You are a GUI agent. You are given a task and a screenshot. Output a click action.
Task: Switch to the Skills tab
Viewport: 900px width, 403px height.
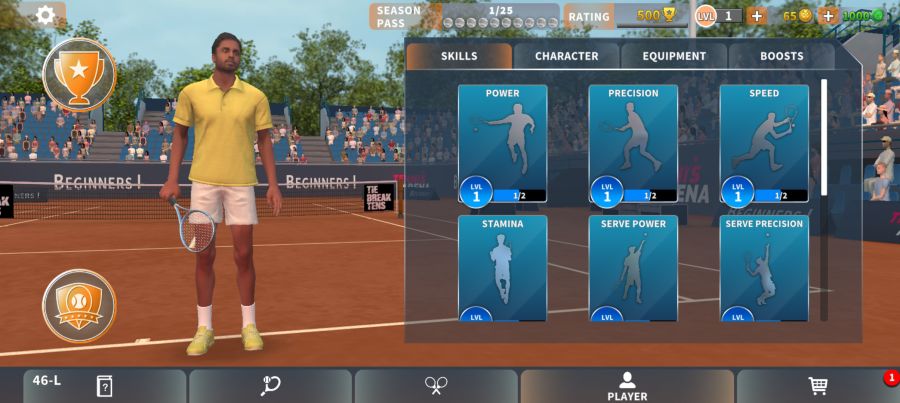(x=459, y=56)
